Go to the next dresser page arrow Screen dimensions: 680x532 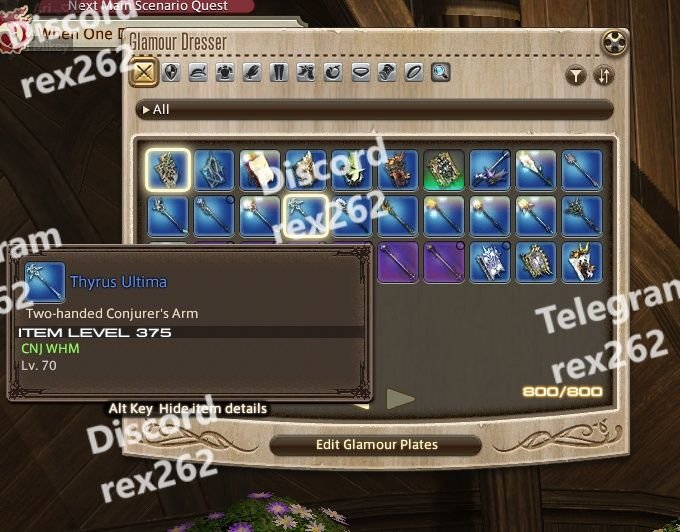(400, 399)
